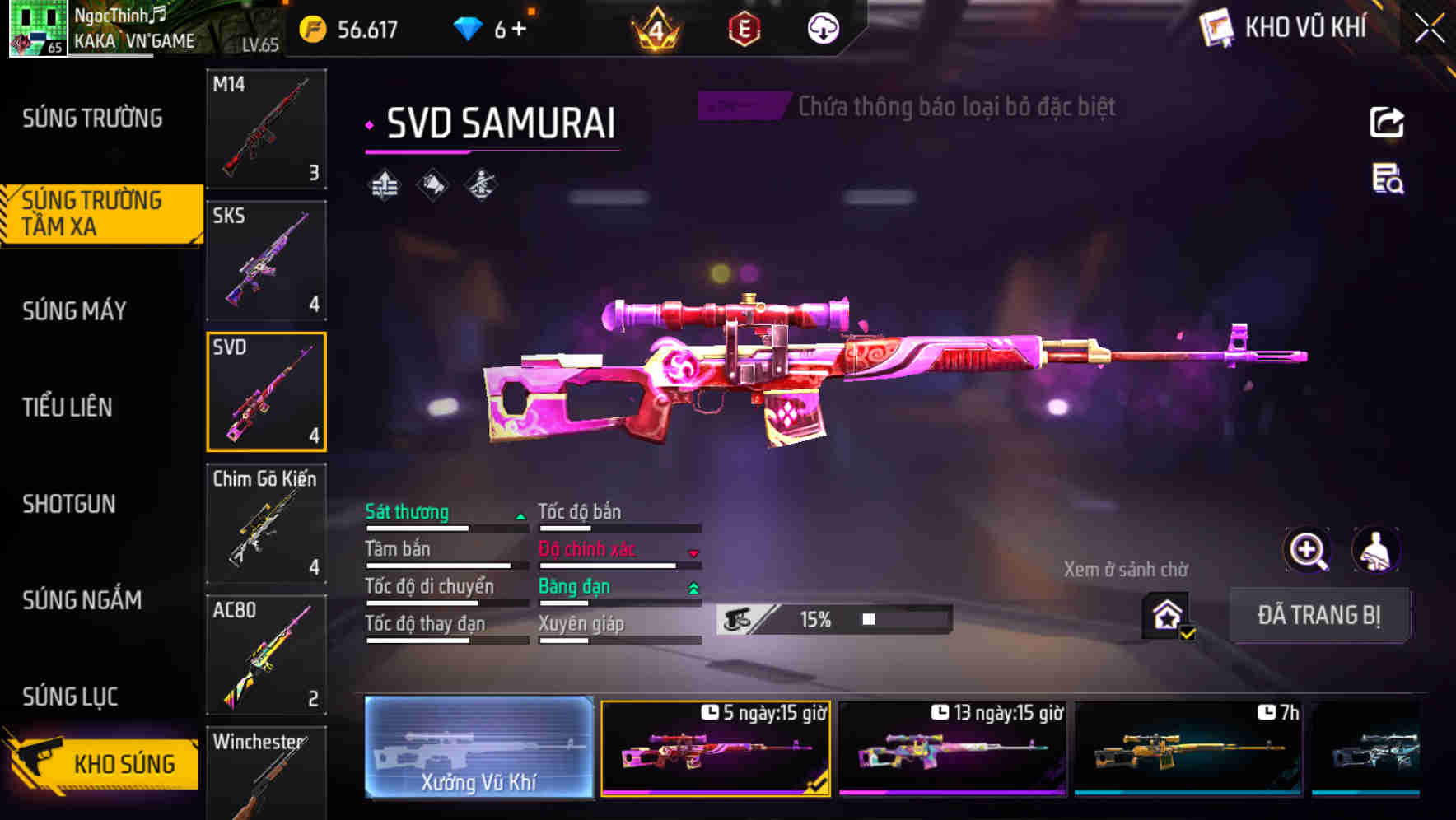The height and width of the screenshot is (820, 1456).
Task: Expand the Băng đạn stat double-arrow indicator
Action: 693,587
